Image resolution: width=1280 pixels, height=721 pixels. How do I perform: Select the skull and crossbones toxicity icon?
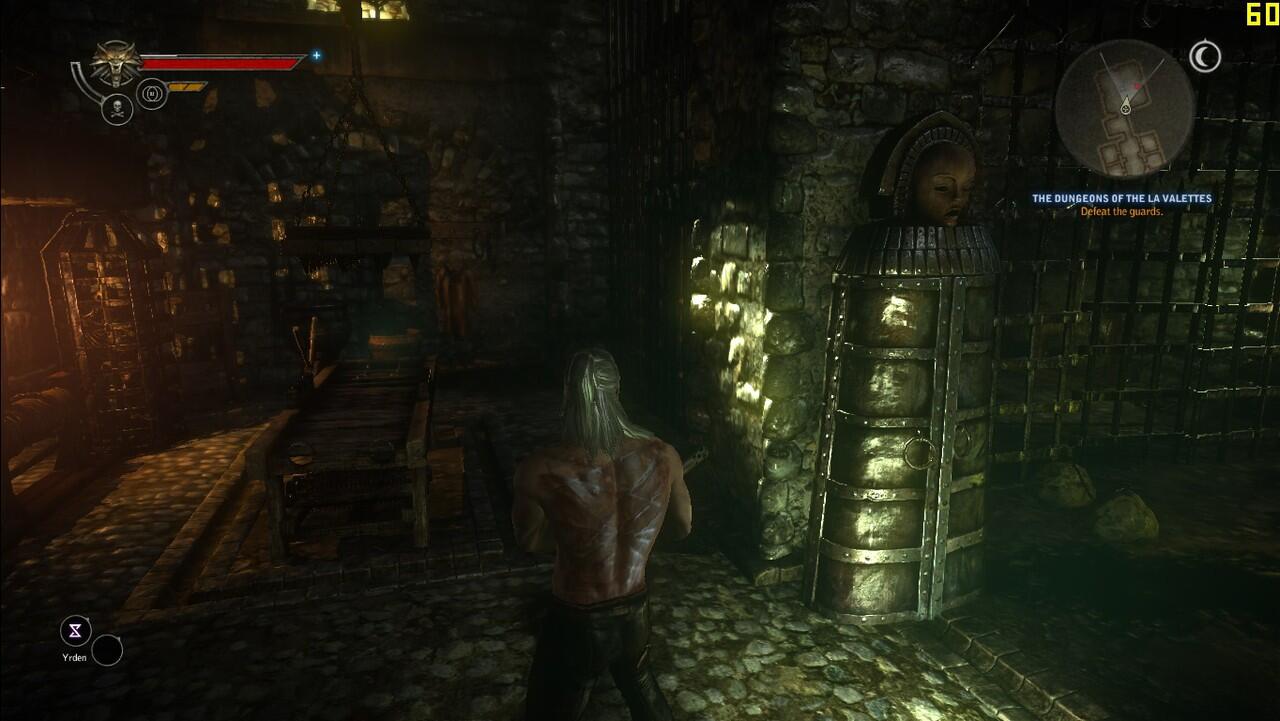[x=117, y=109]
